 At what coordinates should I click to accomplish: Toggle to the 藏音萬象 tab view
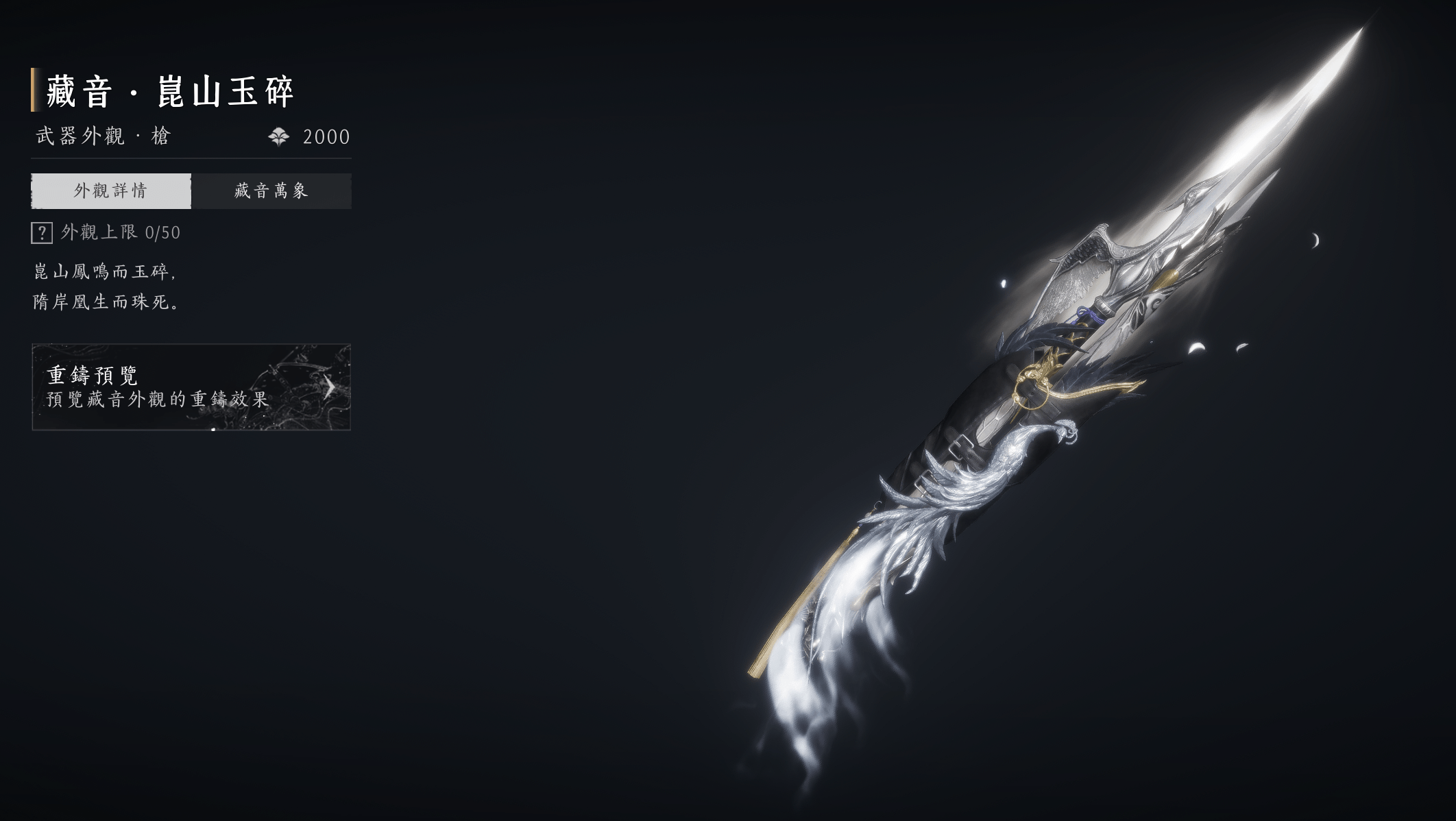click(x=271, y=189)
